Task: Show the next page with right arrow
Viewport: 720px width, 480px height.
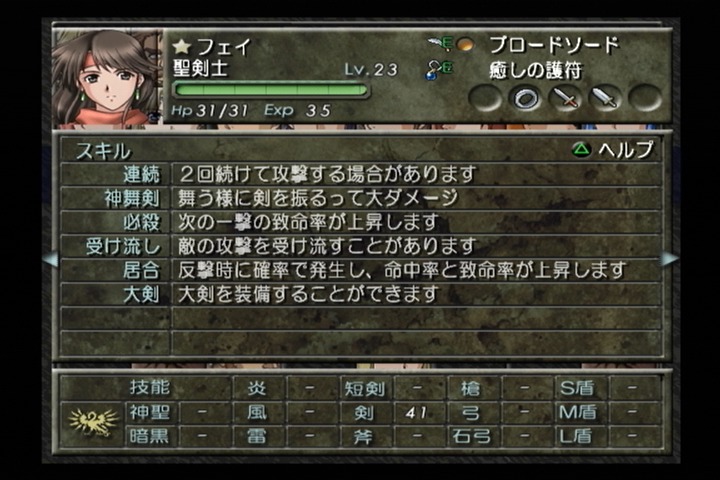Action: [669, 259]
